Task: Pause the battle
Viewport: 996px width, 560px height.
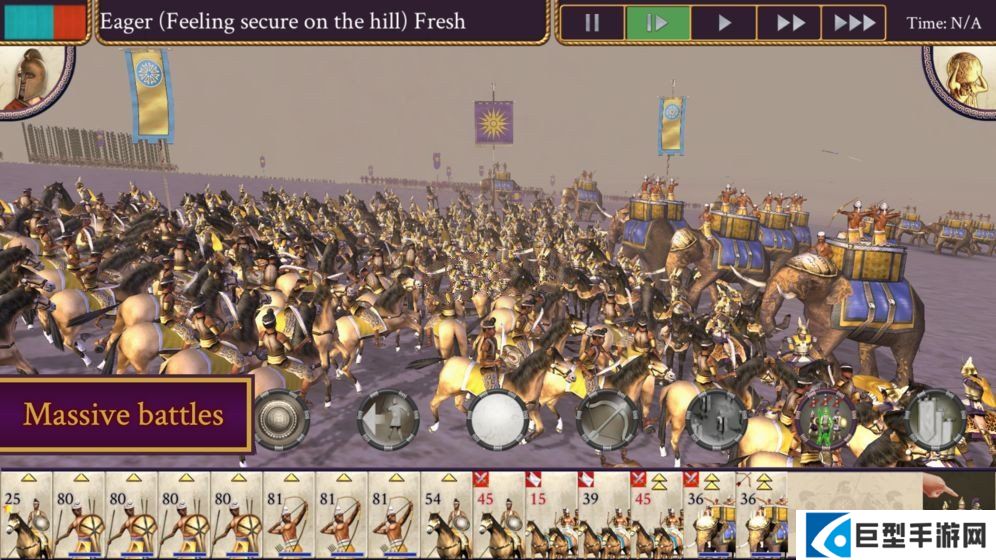Action: [x=592, y=23]
